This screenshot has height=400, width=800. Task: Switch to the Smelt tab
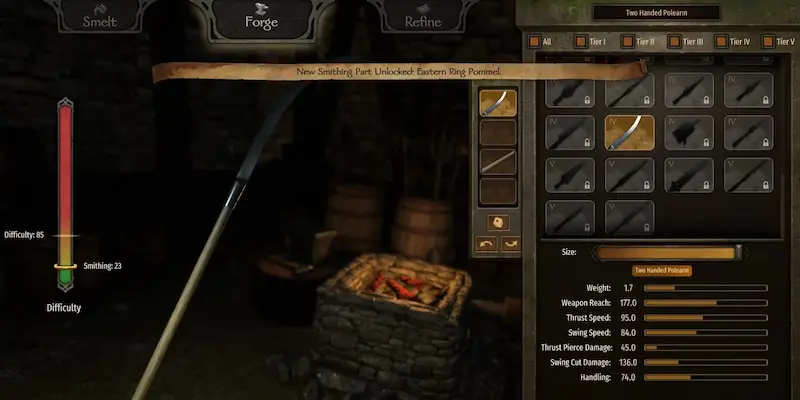pos(100,20)
